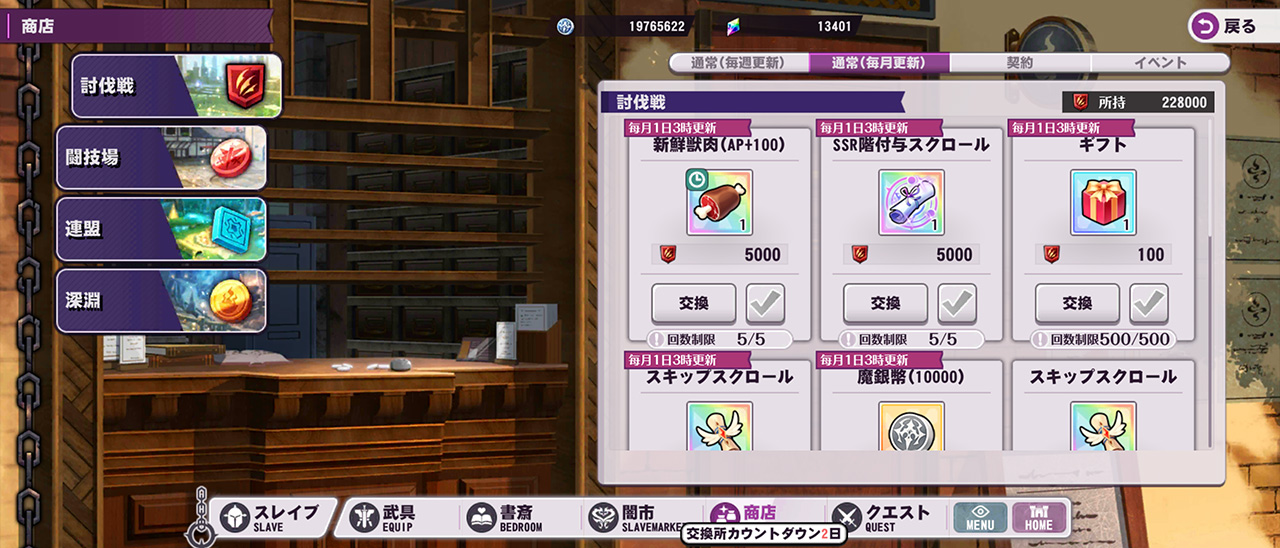The image size is (1280, 548).
Task: Open the 闘技場 shop category
Action: click(x=162, y=158)
